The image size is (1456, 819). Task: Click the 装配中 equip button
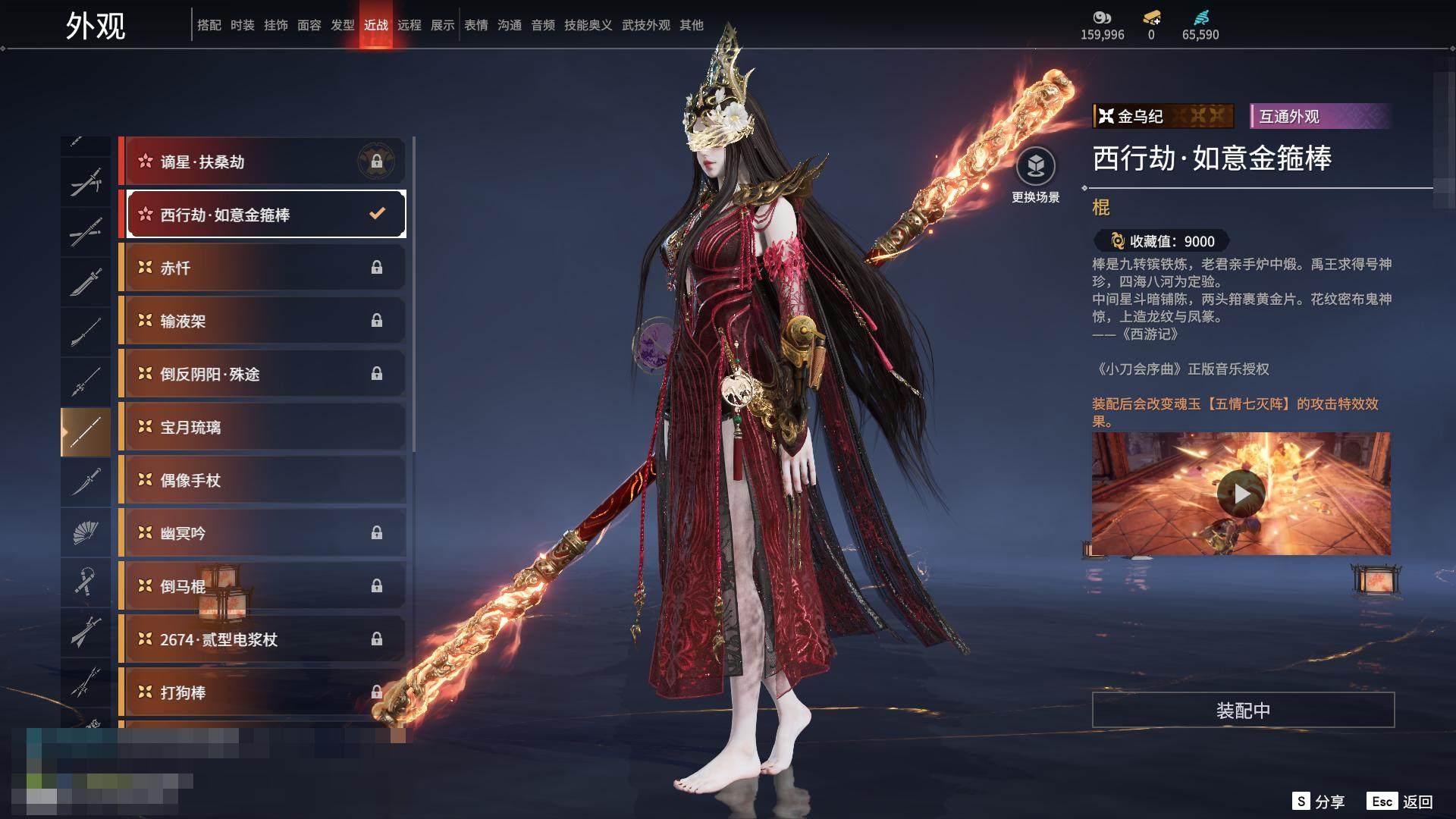click(1243, 710)
